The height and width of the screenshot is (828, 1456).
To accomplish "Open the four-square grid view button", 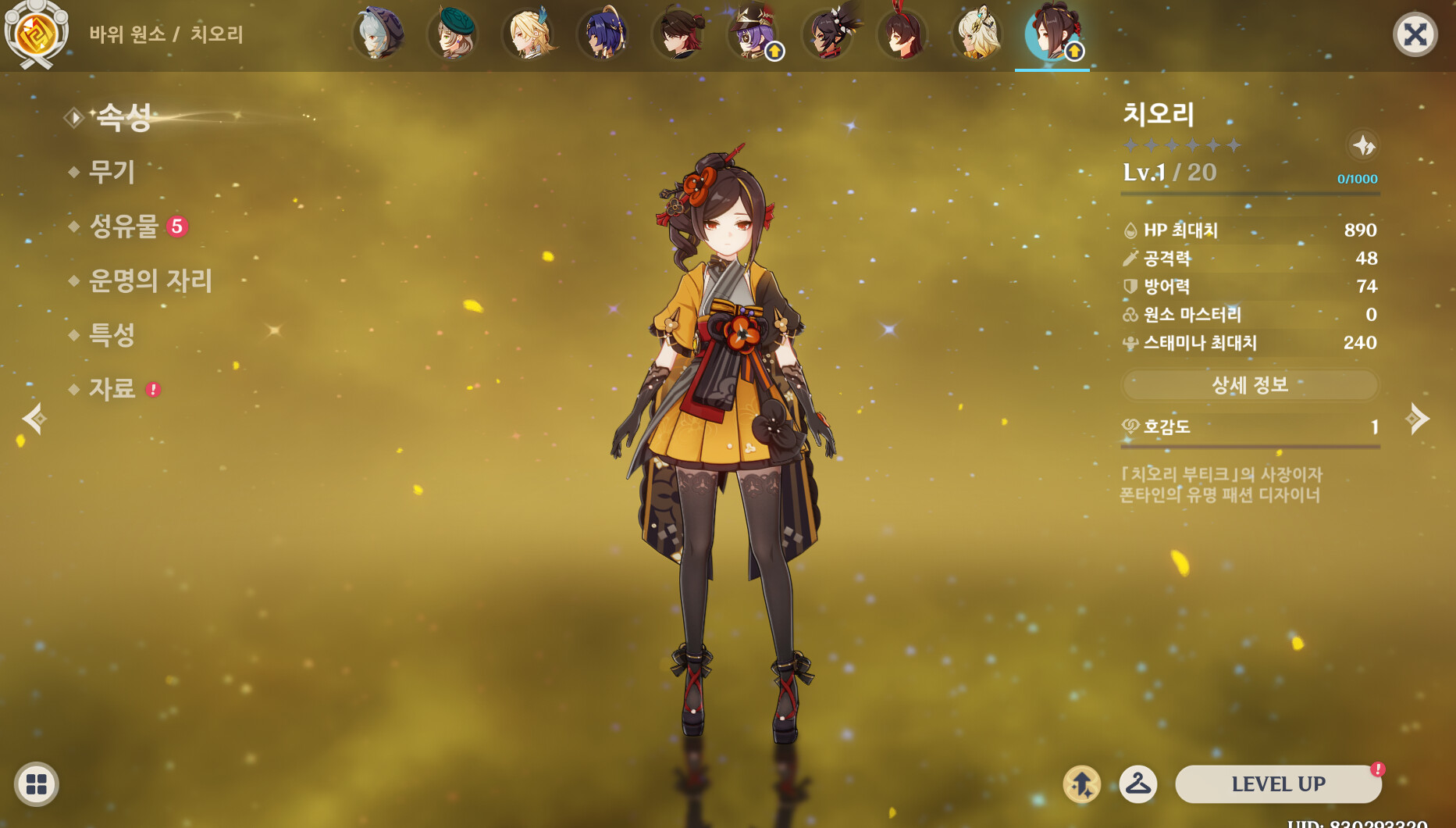I will (x=37, y=784).
